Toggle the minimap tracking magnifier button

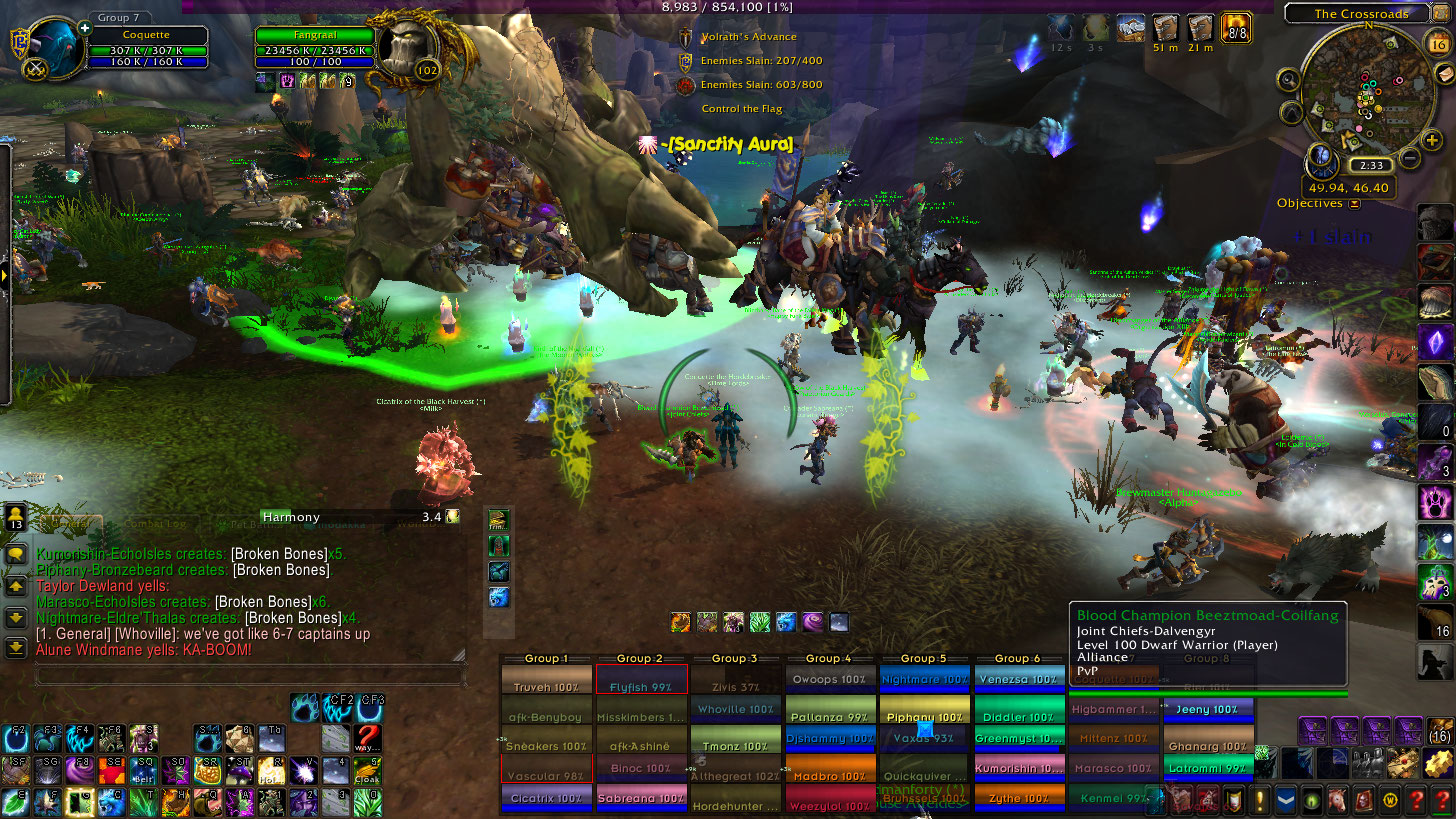click(1288, 79)
